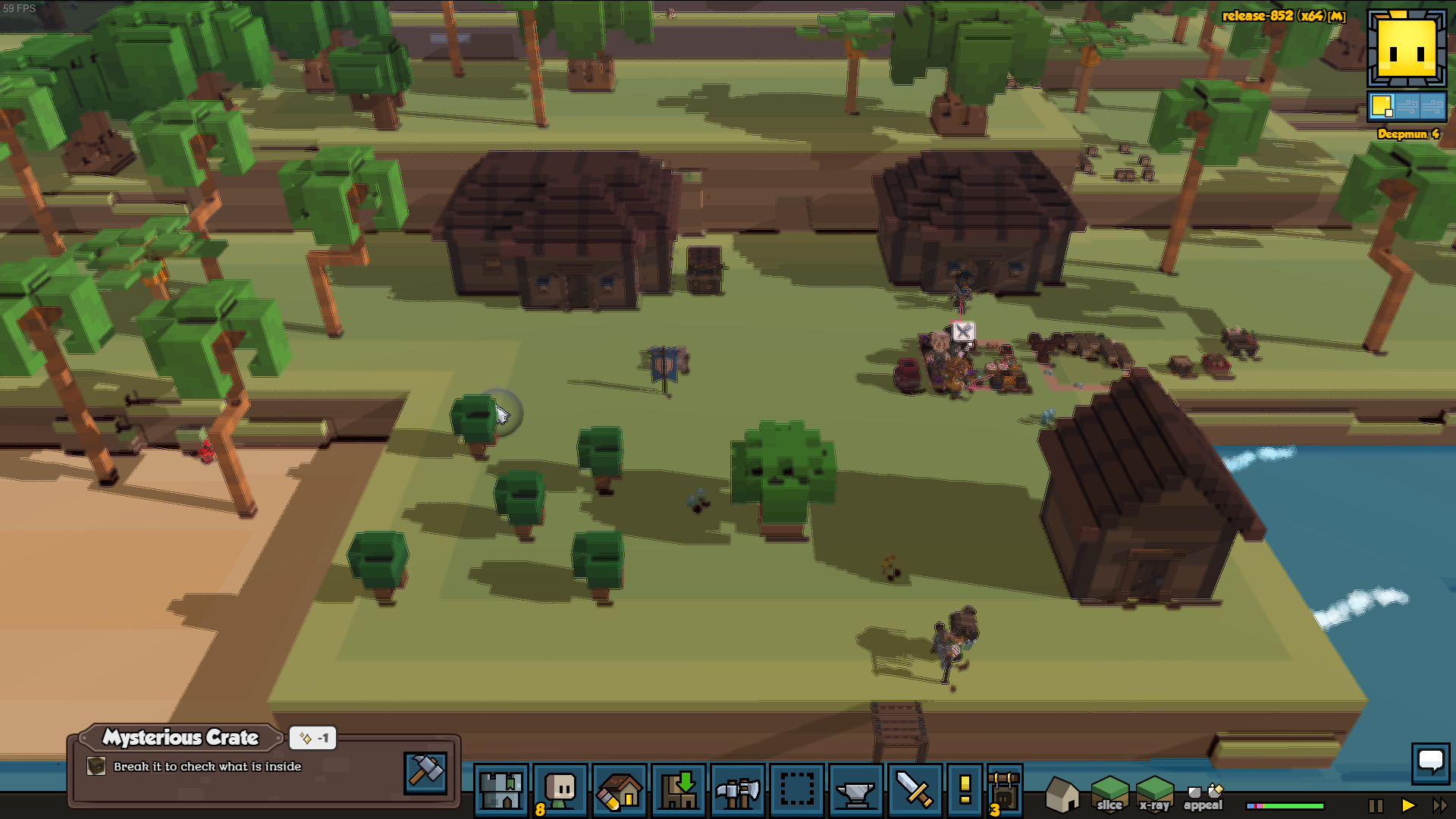Open the exclamation mark alerts button
This screenshot has width=1456, height=819.
click(965, 790)
